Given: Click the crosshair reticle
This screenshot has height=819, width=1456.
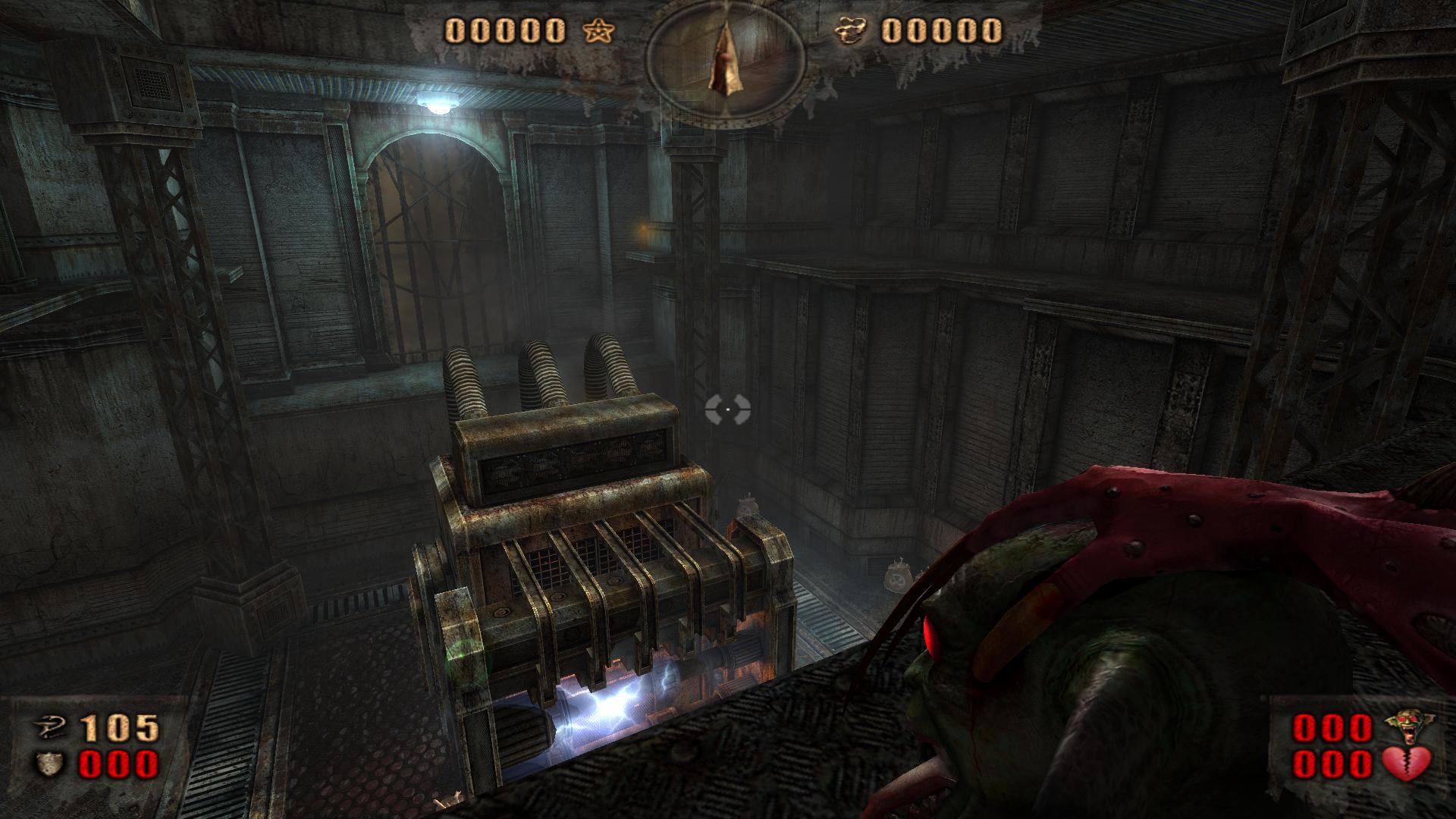Looking at the screenshot, I should click(x=729, y=409).
